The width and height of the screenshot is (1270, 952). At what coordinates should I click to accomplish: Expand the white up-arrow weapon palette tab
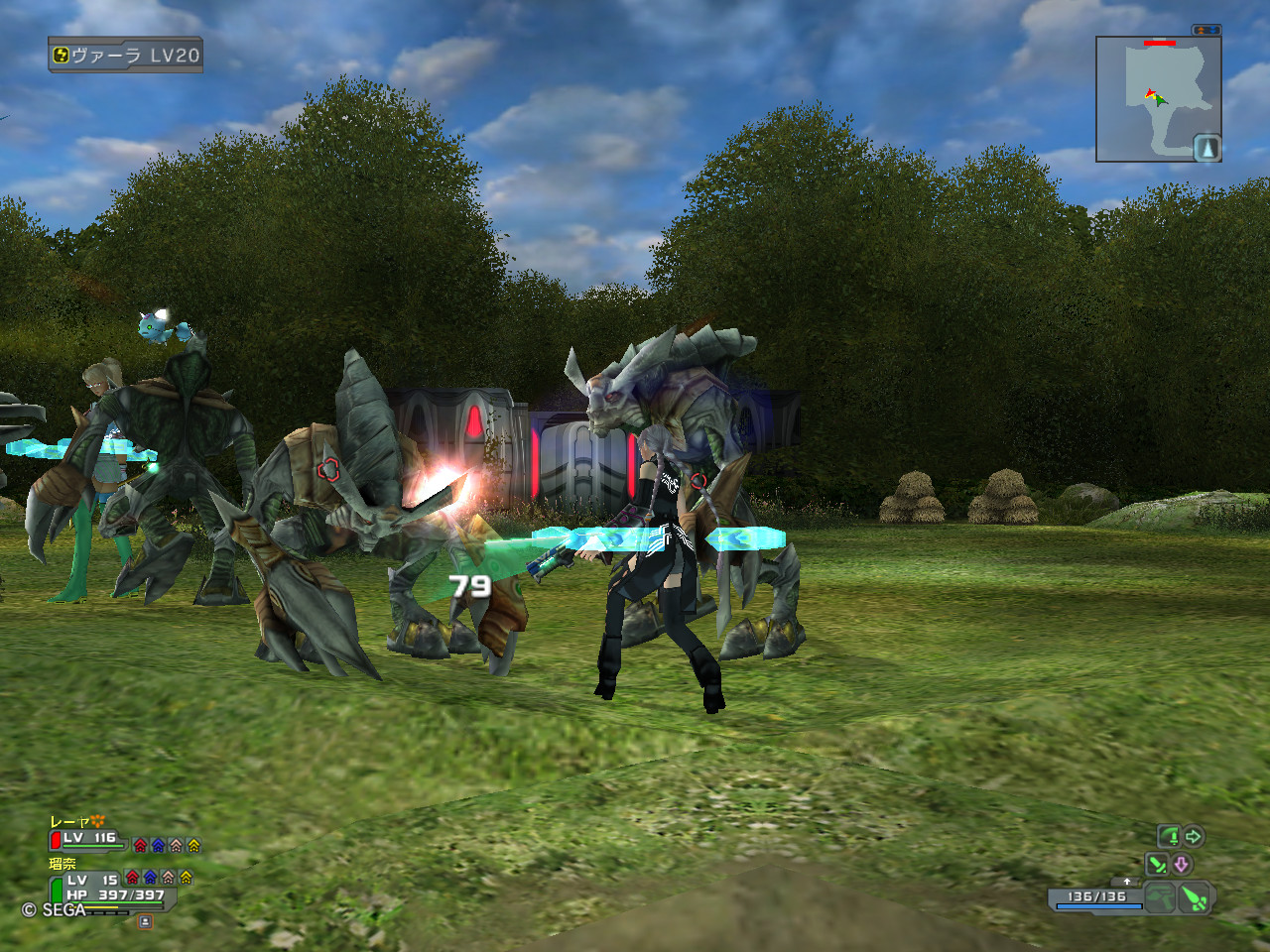1126,882
